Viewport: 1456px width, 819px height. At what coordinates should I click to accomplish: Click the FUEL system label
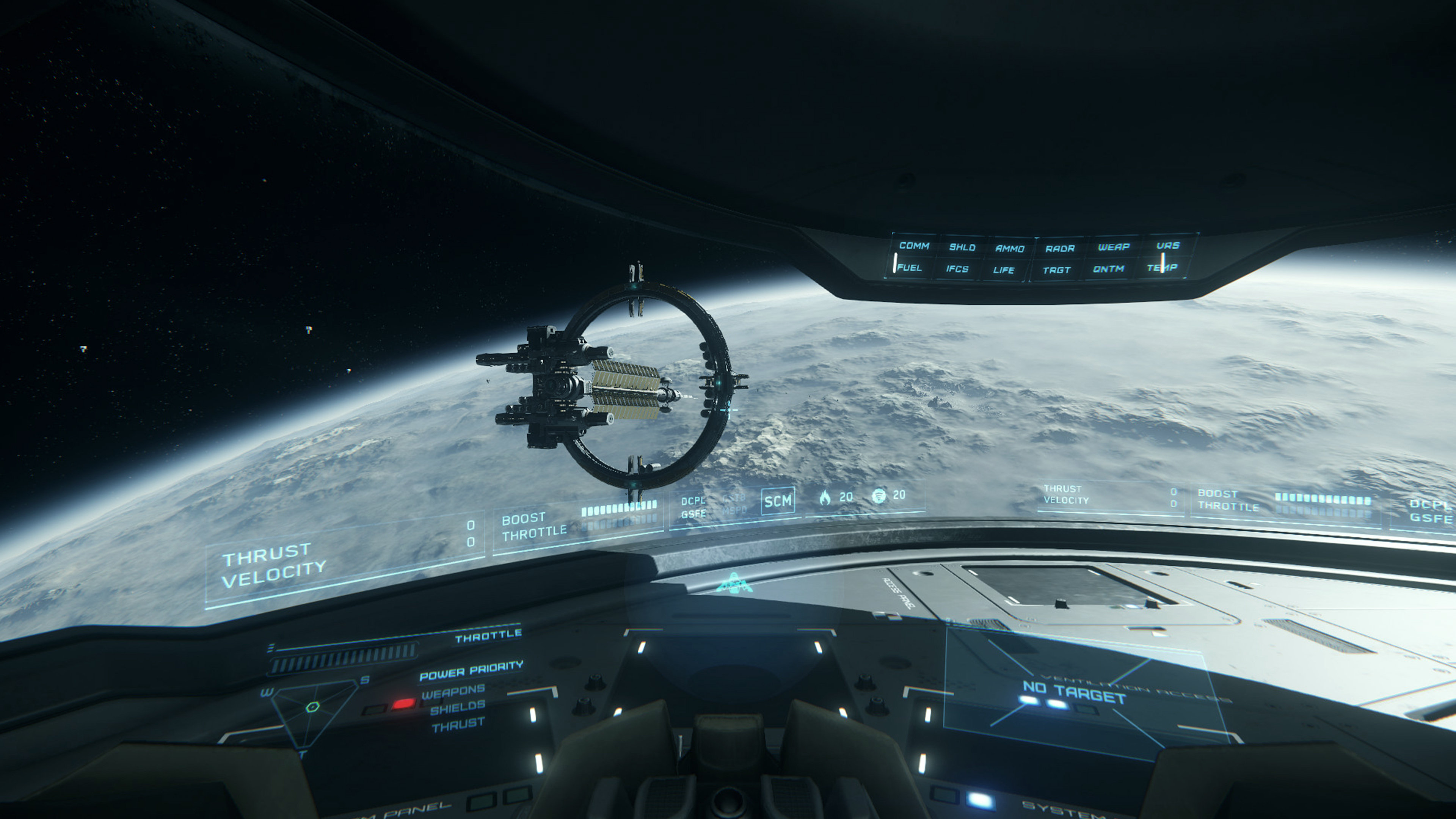[909, 268]
